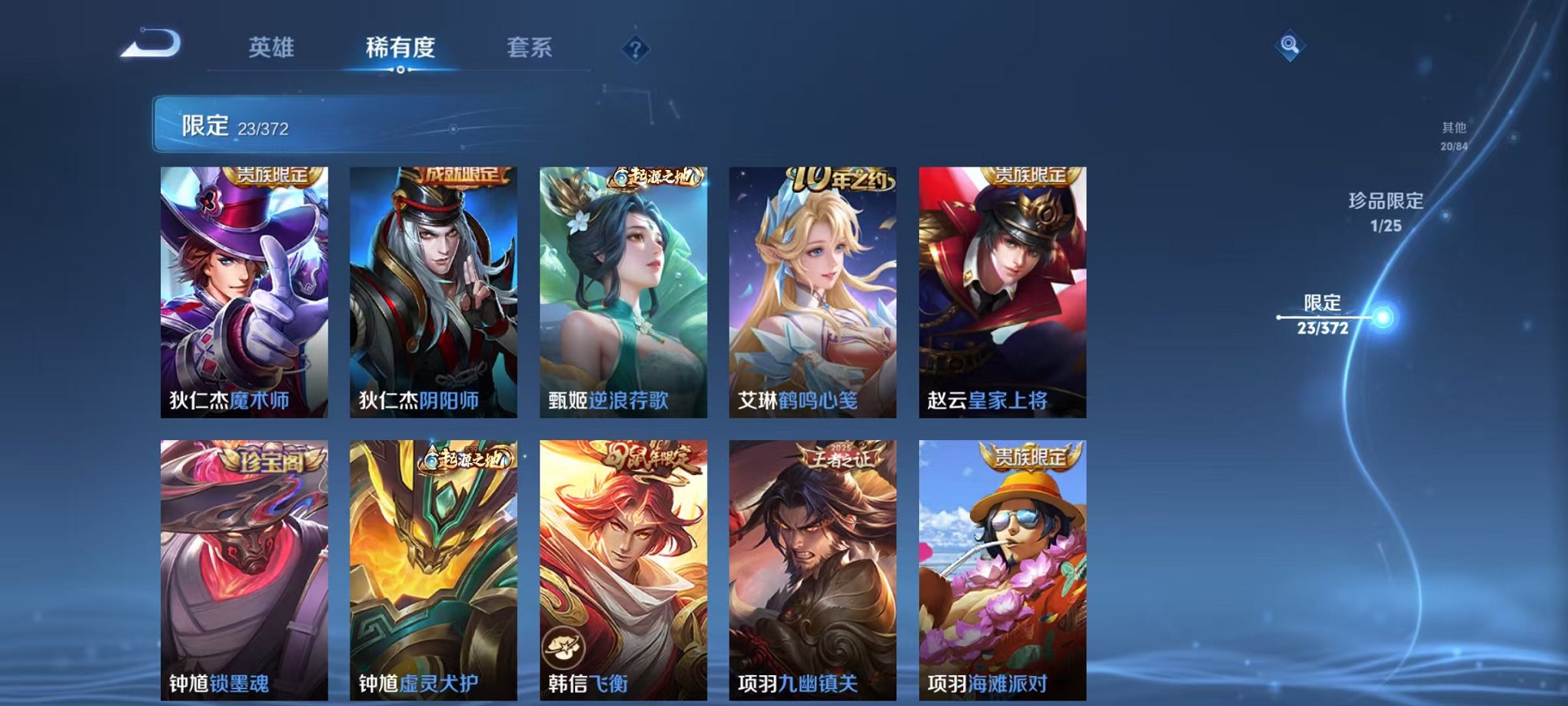Screen dimensions: 1568x706
Task: Open the help question mark icon
Action: pyautogui.click(x=635, y=50)
